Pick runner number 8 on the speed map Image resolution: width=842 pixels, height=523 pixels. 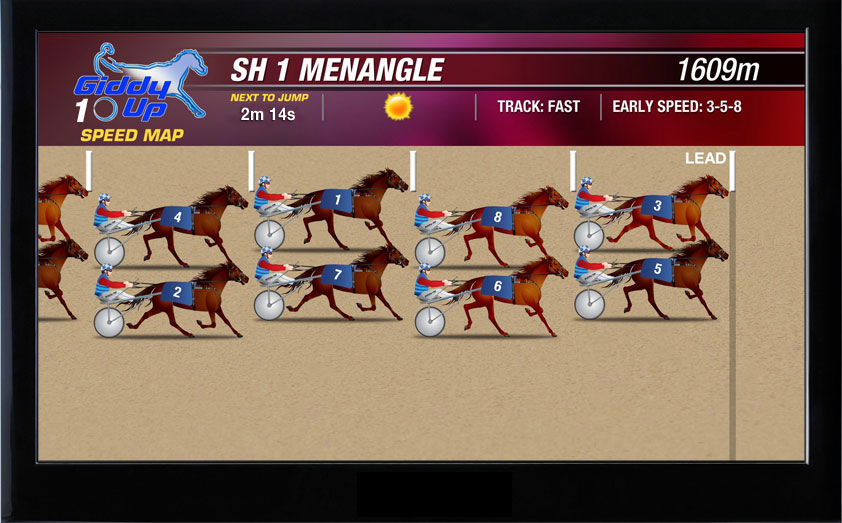pyautogui.click(x=497, y=217)
